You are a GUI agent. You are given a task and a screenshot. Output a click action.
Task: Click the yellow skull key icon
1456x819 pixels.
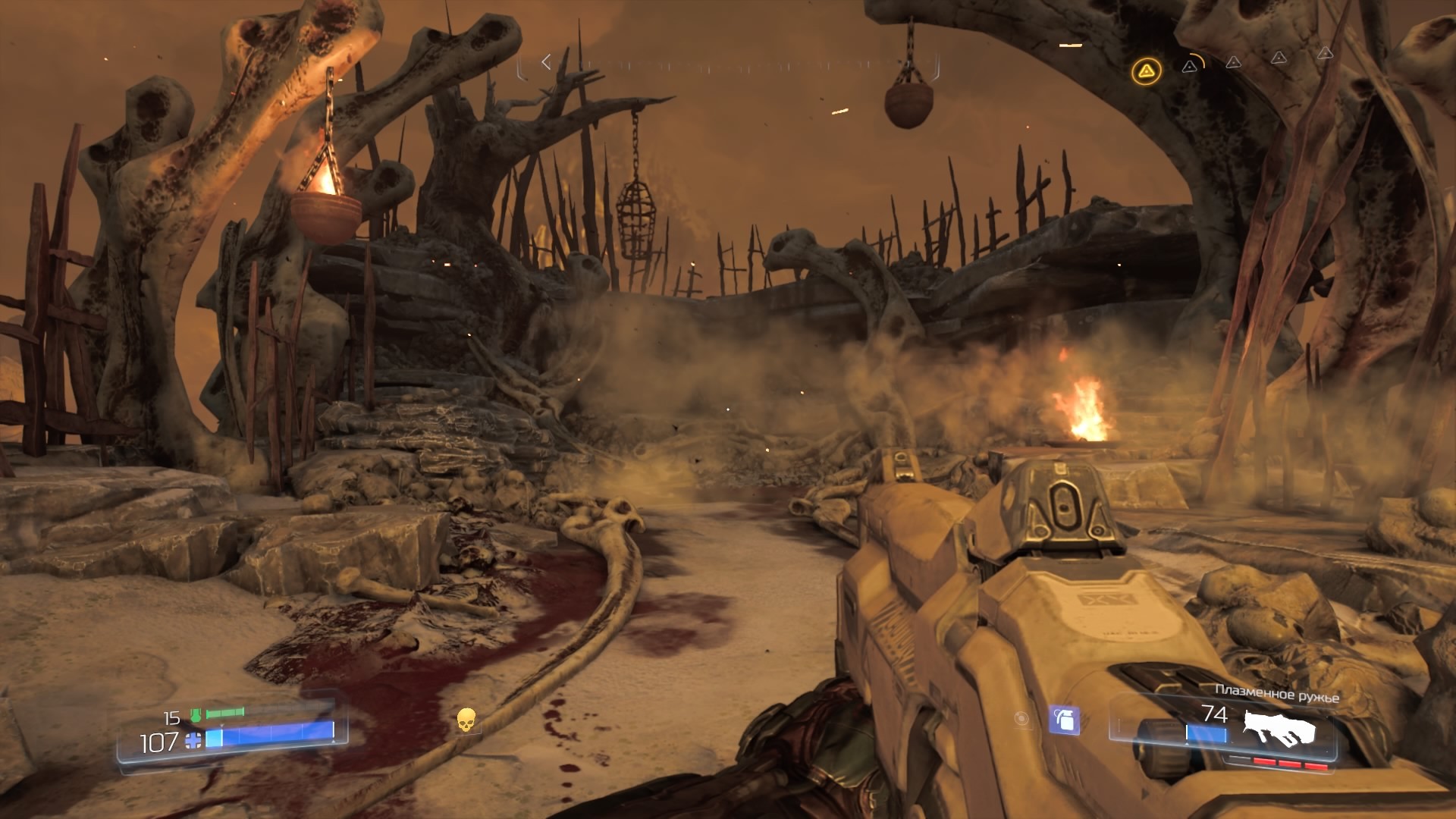466,720
